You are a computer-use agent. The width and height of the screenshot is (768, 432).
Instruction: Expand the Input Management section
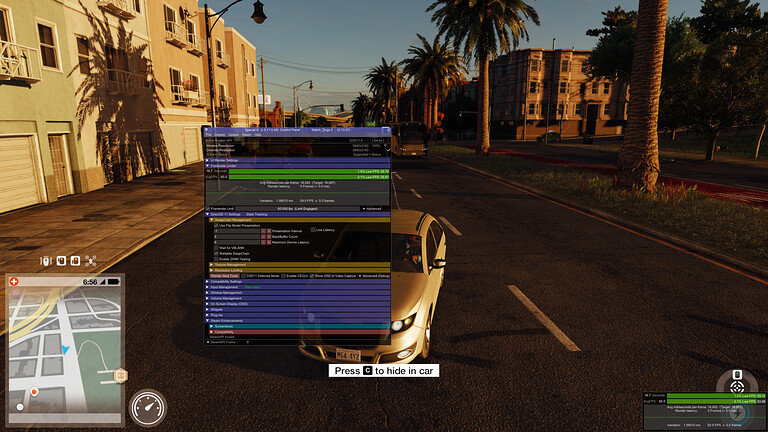tap(224, 287)
